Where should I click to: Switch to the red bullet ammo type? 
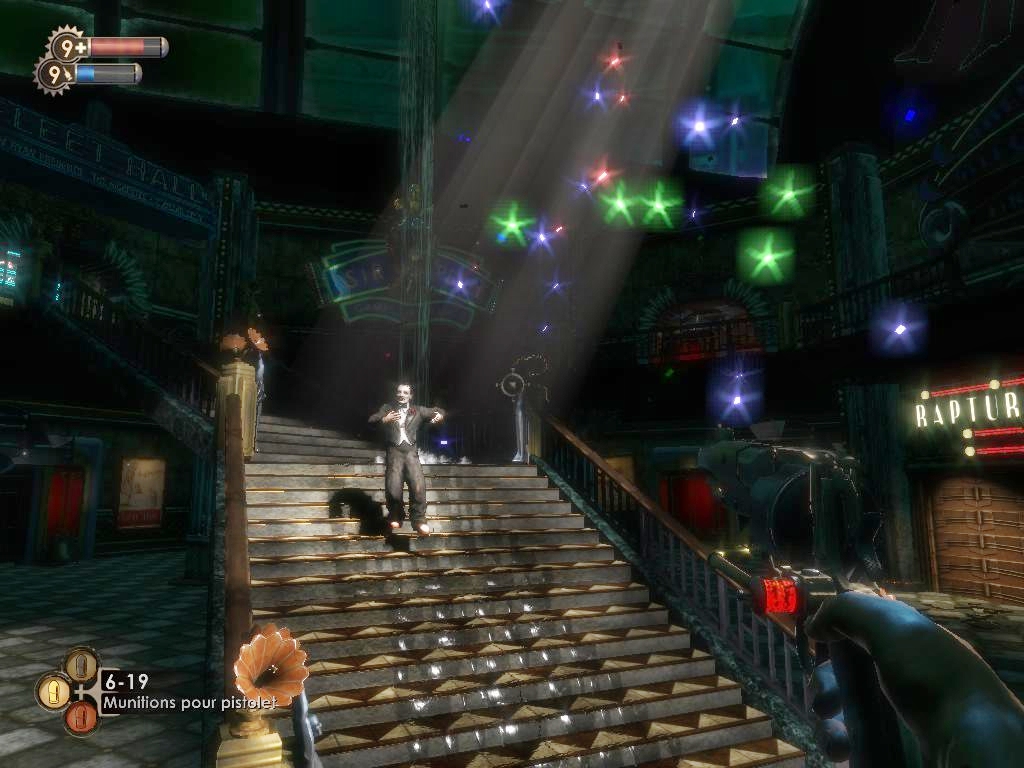[82, 717]
